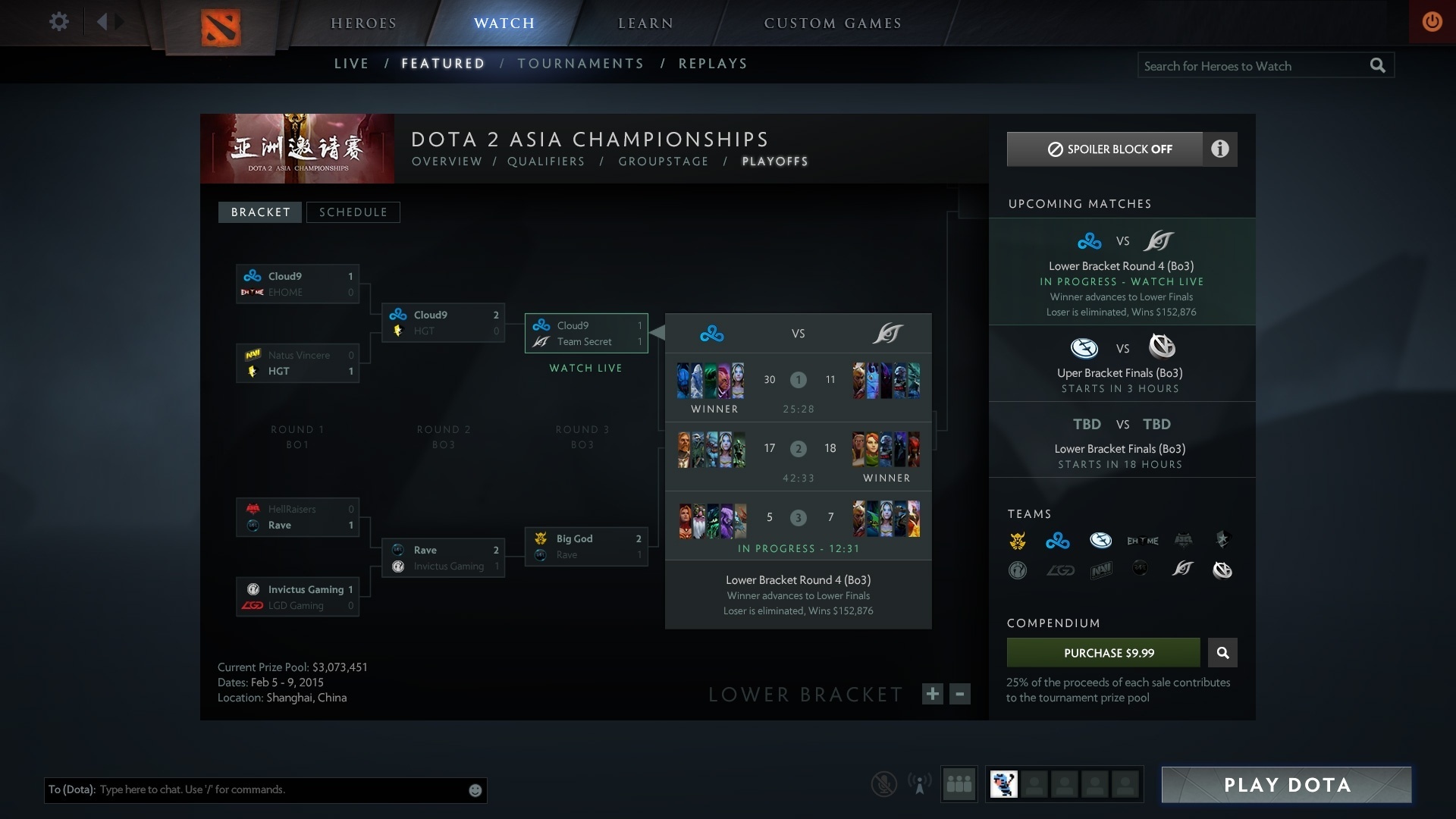Enable the broadcast antenna toggle
Viewport: 1456px width, 819px height.
click(920, 784)
